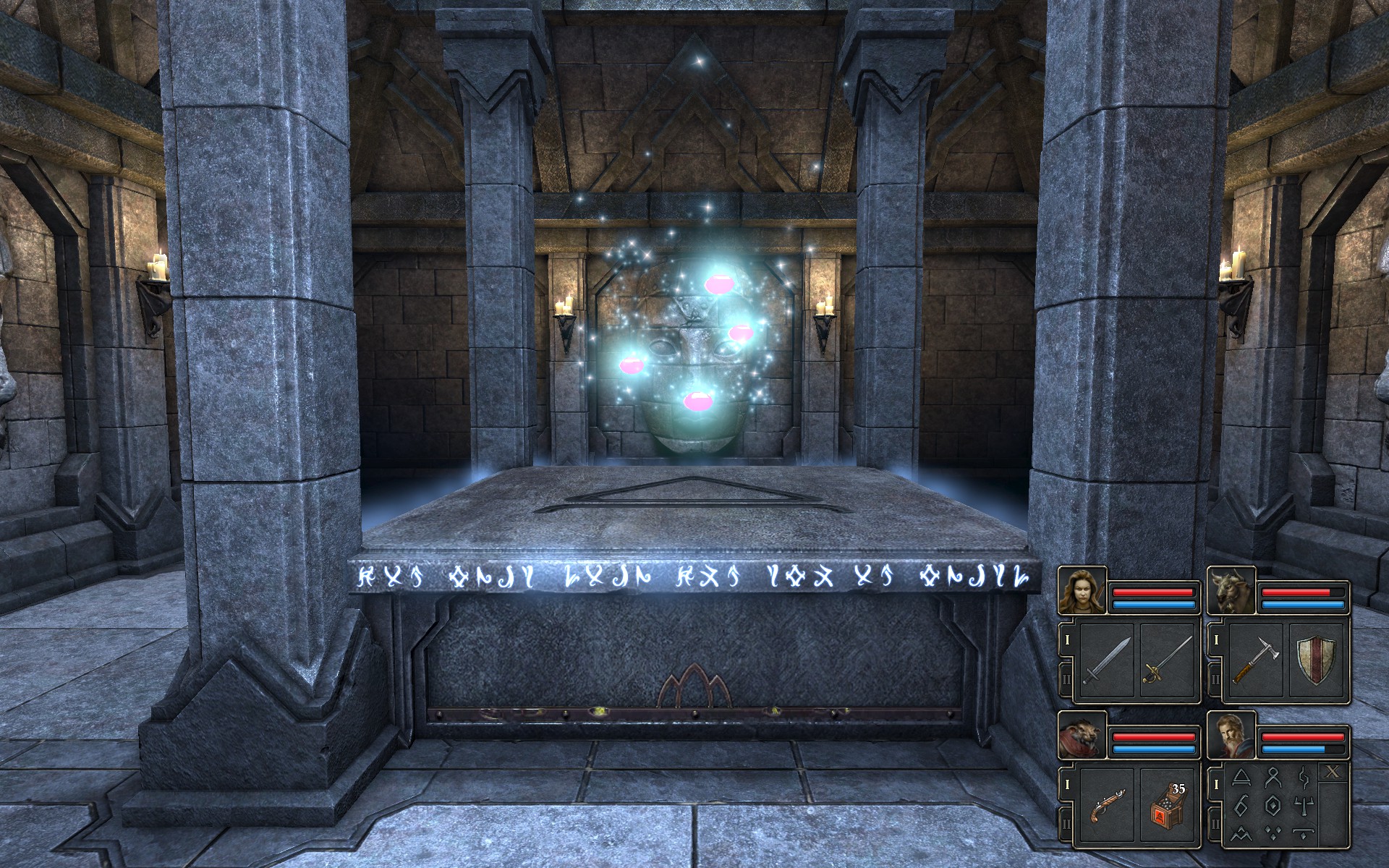
Task: Swing the minotaur's war hammer
Action: [x=1255, y=660]
